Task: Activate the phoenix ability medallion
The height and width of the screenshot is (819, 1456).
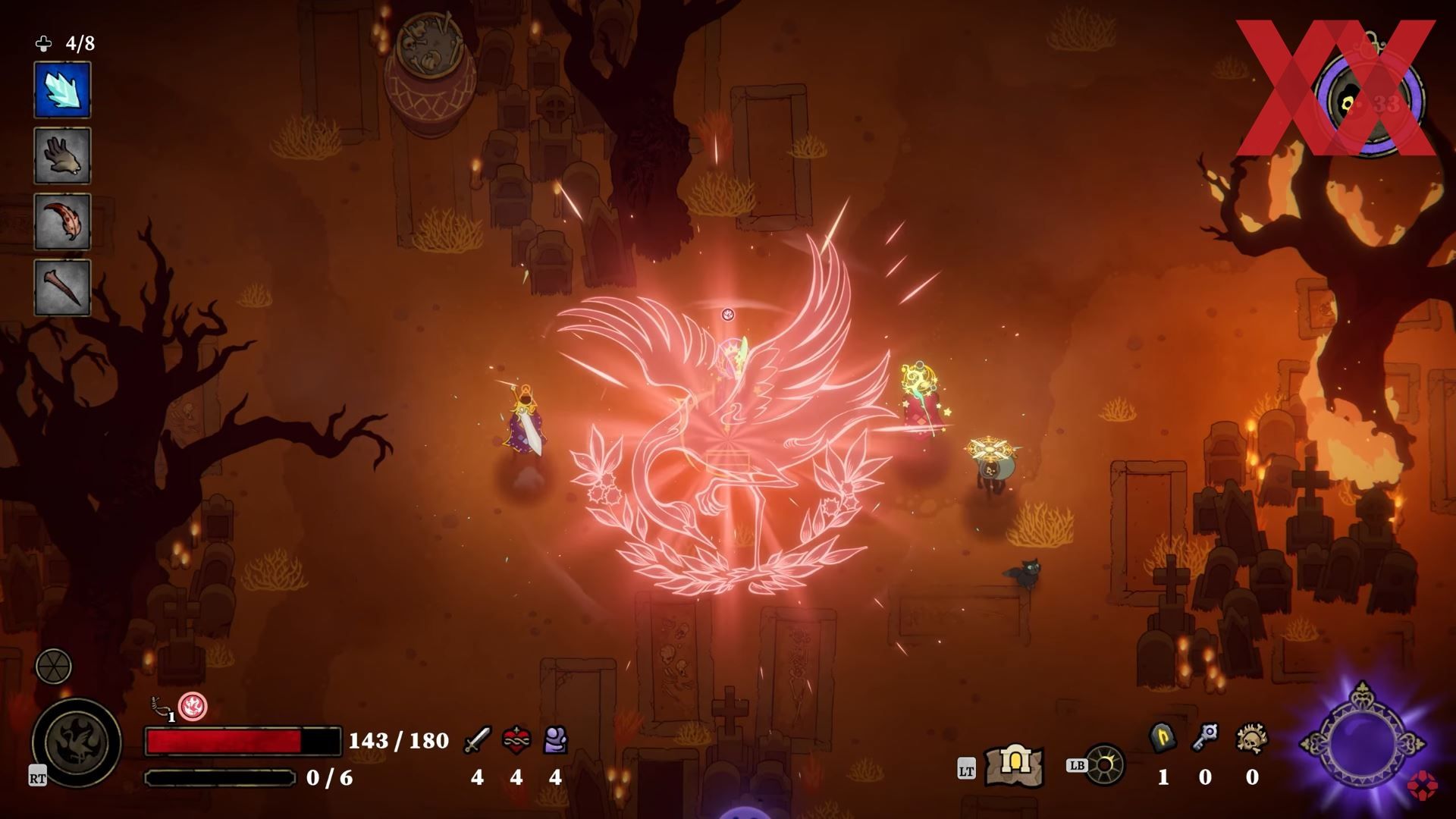Action: click(77, 742)
